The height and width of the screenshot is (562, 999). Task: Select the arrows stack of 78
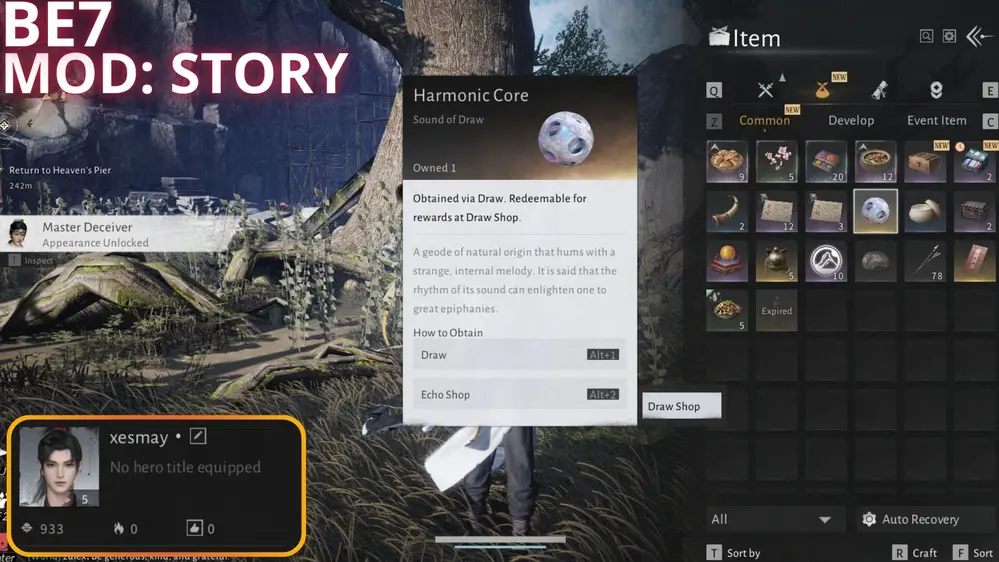tap(925, 260)
